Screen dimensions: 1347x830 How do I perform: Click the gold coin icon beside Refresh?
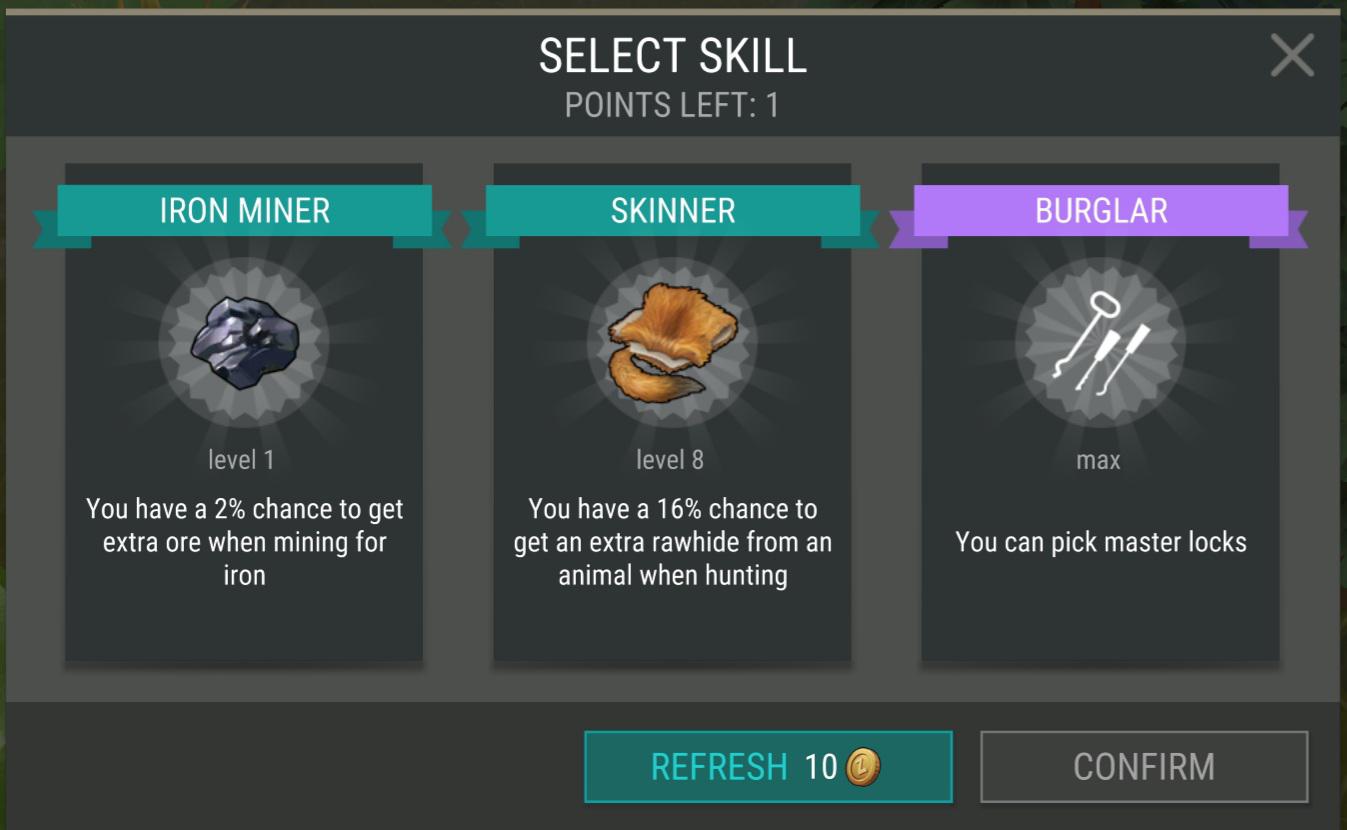click(863, 766)
